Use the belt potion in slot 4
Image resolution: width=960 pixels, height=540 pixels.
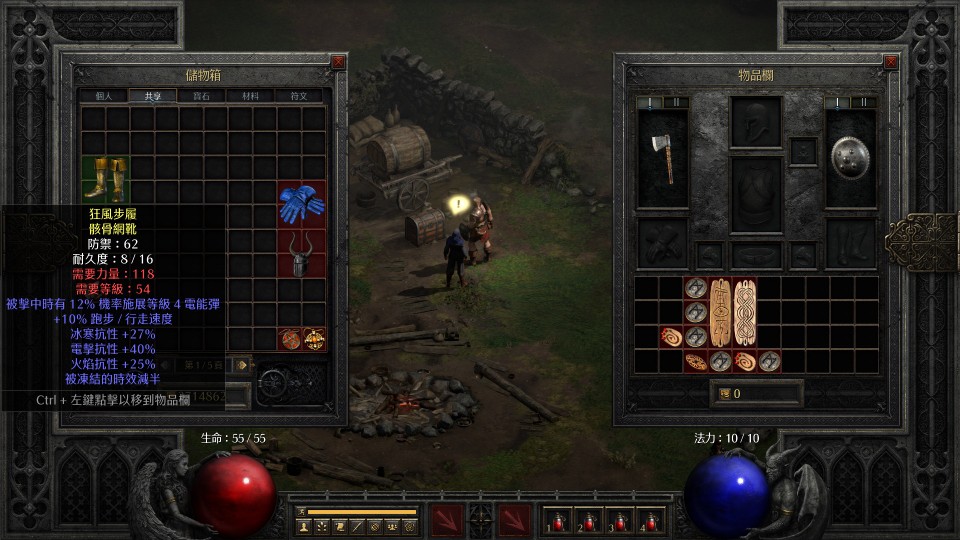pyautogui.click(x=652, y=520)
